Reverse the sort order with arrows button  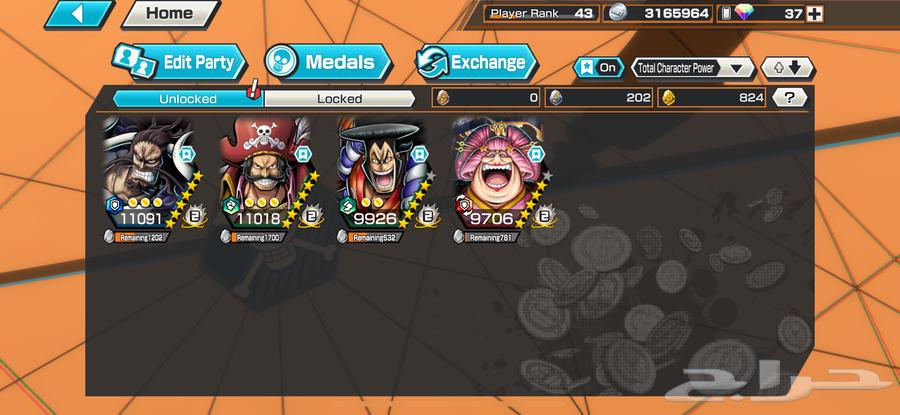click(787, 68)
